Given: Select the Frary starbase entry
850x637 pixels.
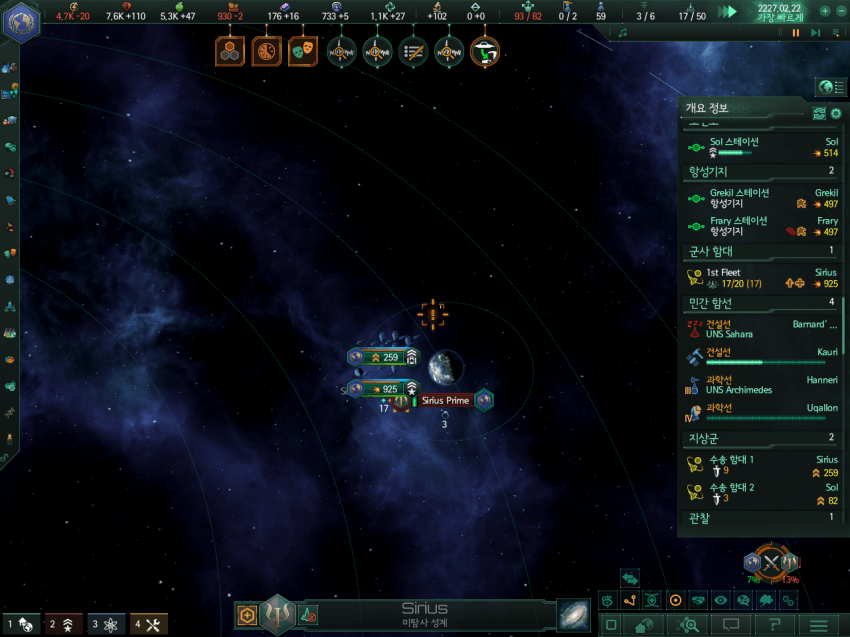Looking at the screenshot, I should pos(760,225).
